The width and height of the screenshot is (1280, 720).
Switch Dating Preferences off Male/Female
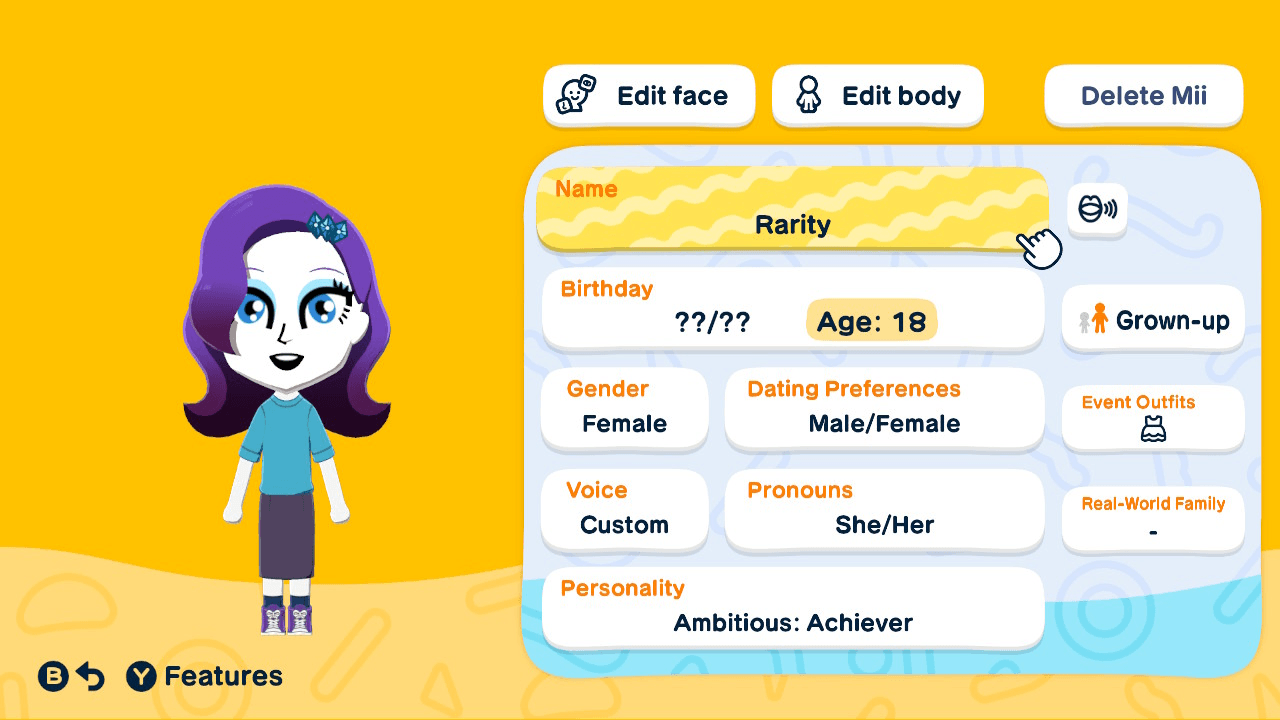884,408
